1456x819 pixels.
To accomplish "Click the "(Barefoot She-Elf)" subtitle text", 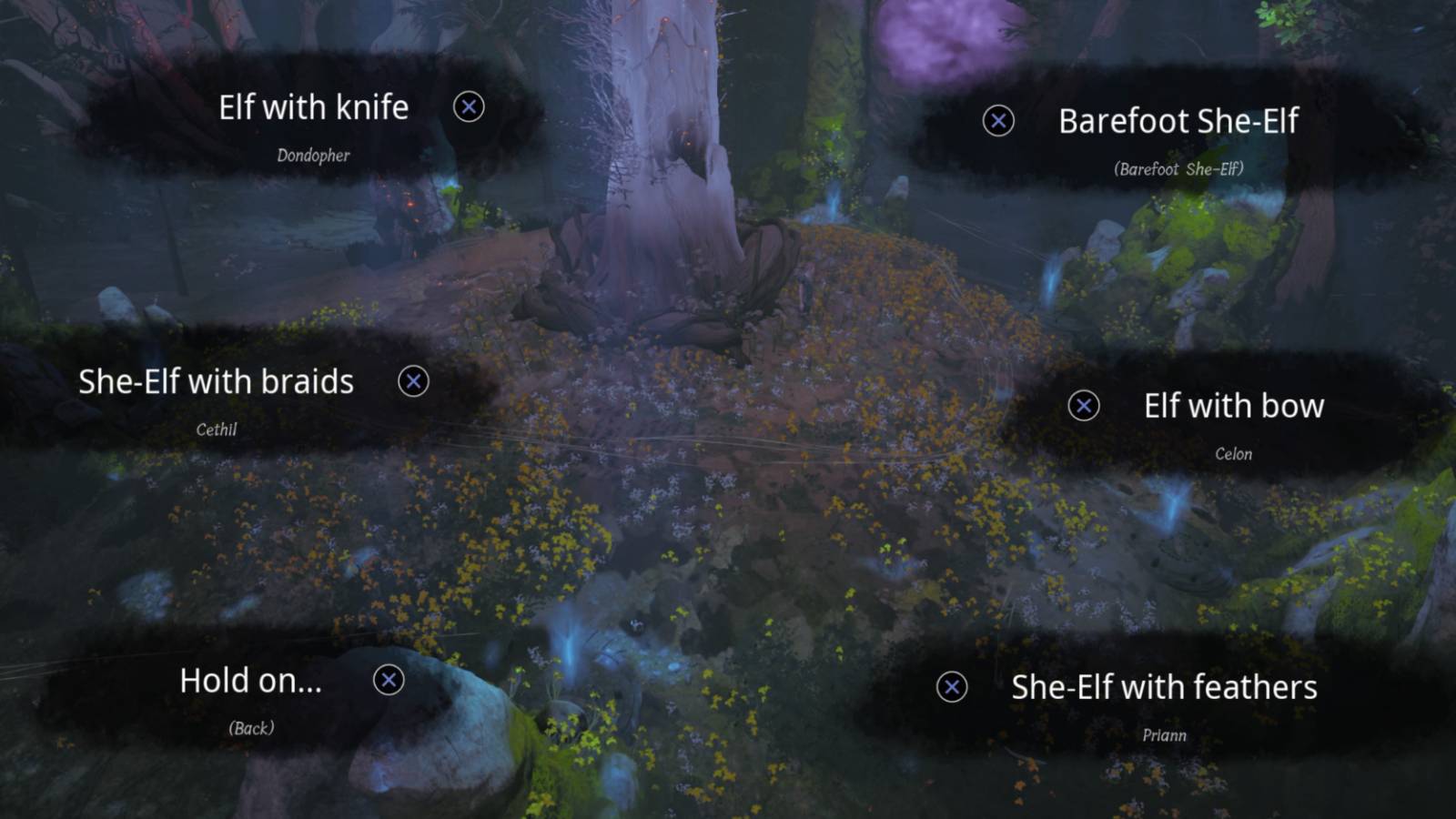I will pyautogui.click(x=1180, y=168).
